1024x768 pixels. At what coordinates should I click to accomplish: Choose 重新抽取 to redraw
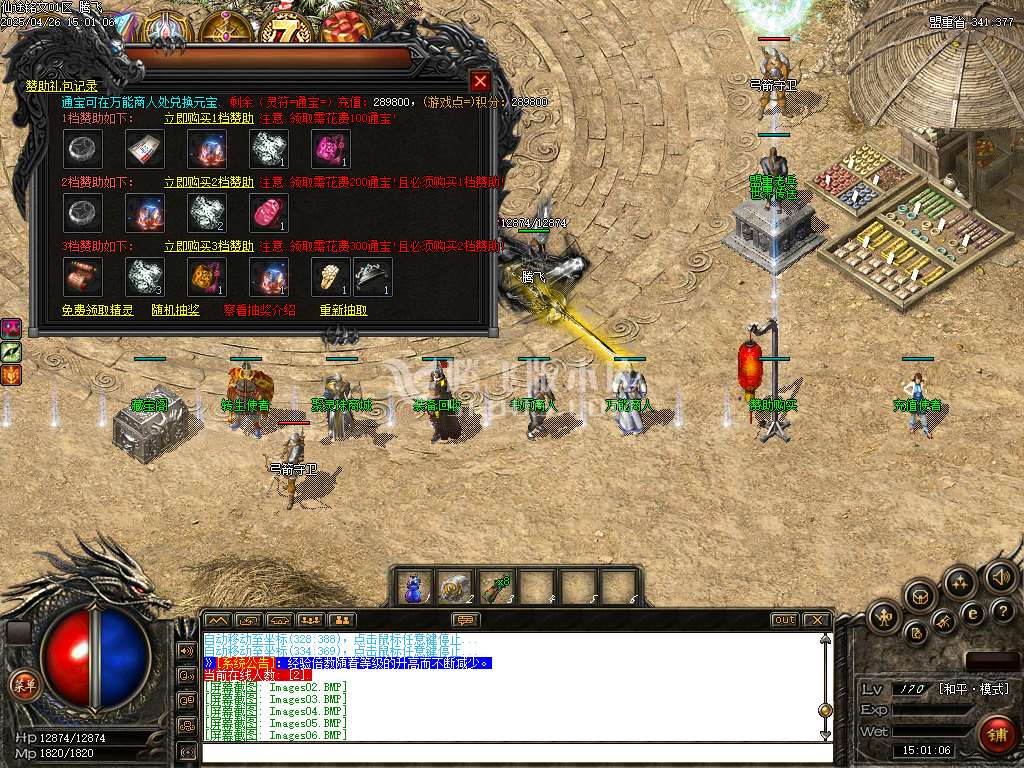(343, 310)
